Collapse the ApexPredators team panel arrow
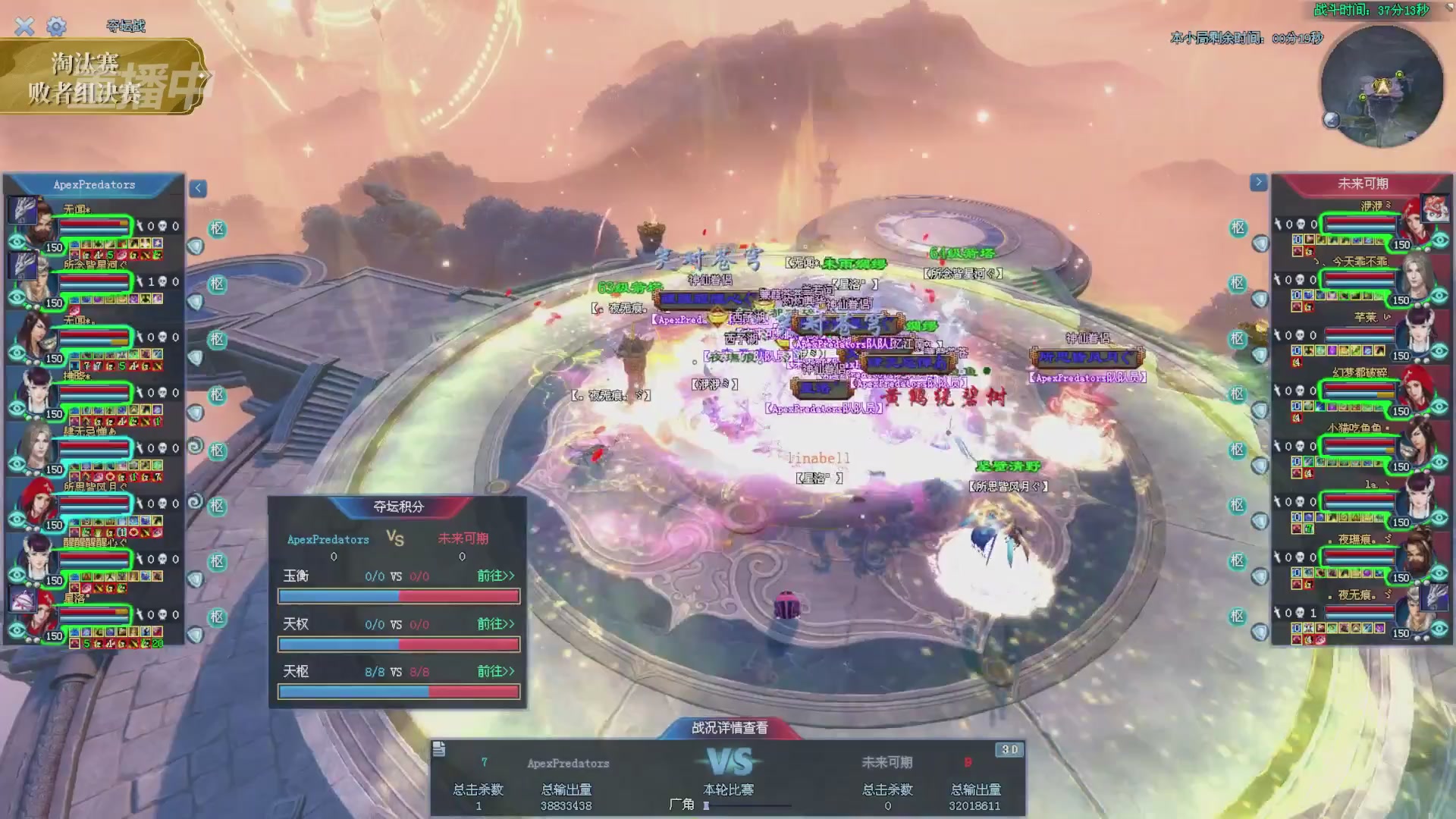This screenshot has width=1456, height=819. [x=198, y=188]
